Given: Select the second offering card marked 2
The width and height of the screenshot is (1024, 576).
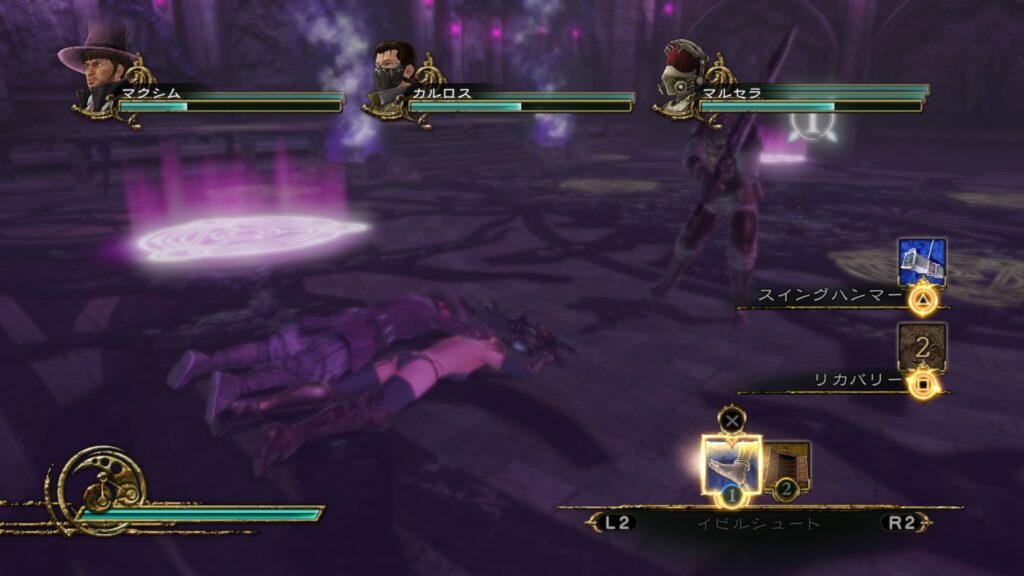Looking at the screenshot, I should click(788, 467).
